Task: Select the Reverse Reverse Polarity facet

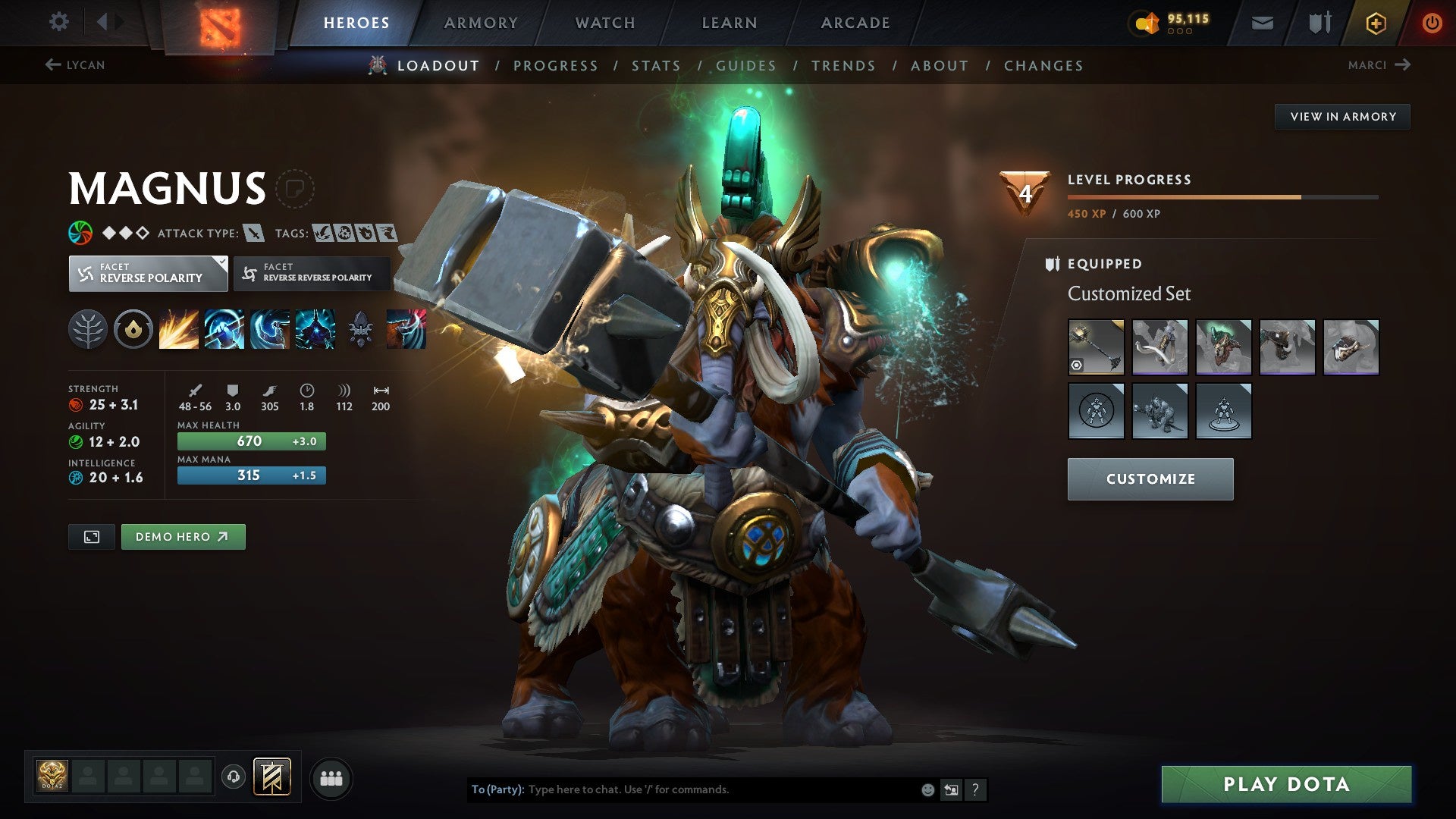Action: 314,273
